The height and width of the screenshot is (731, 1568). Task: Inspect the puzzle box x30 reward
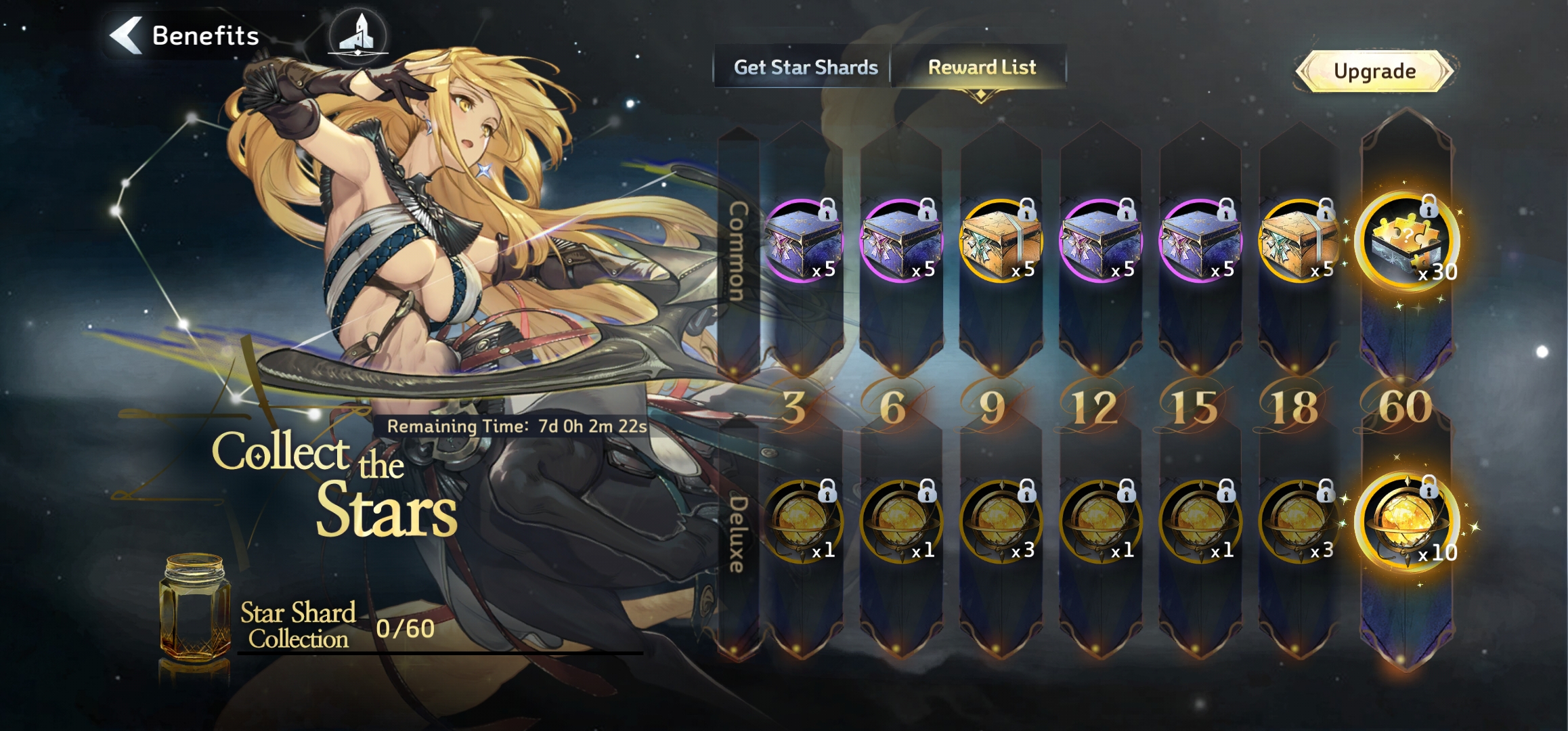pos(1407,242)
